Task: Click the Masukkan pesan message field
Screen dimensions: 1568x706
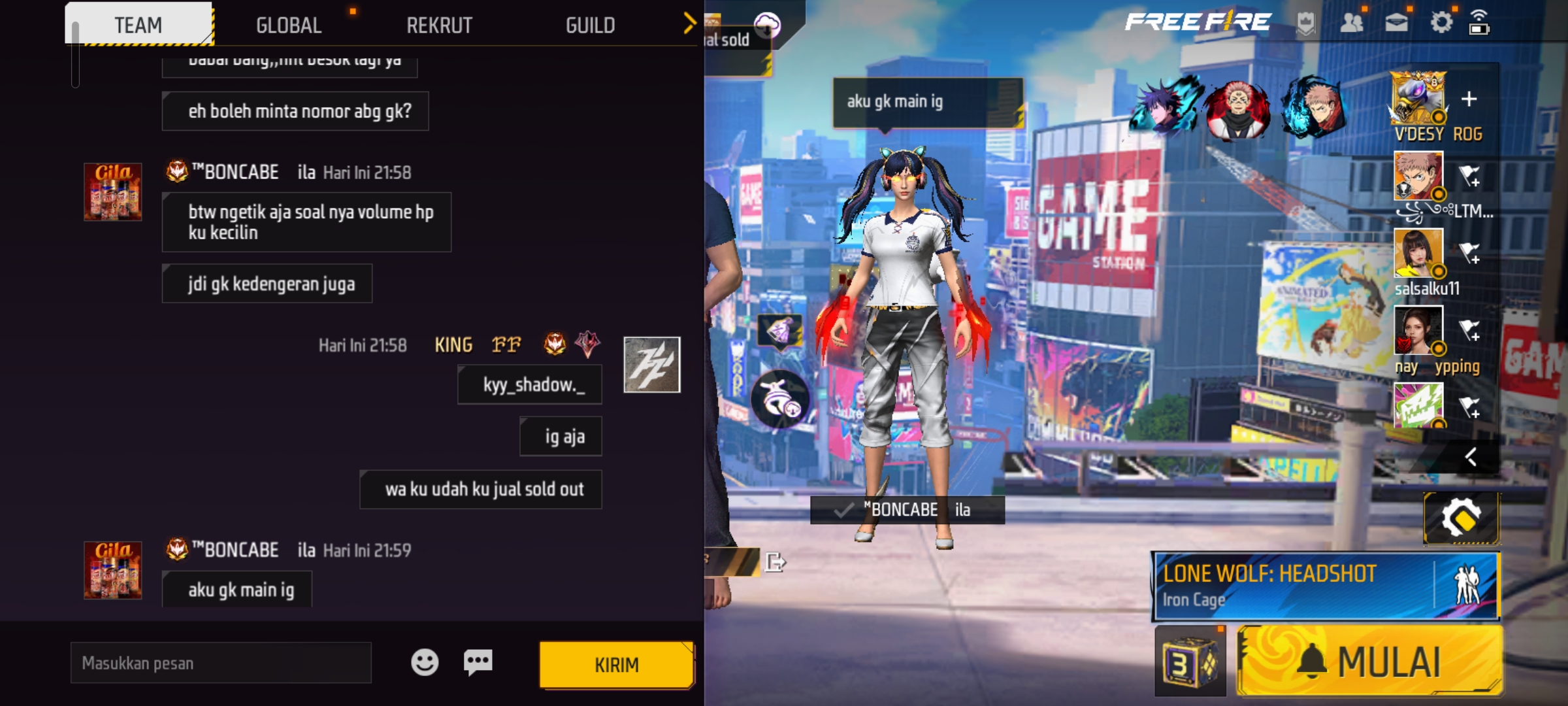Action: [x=221, y=663]
